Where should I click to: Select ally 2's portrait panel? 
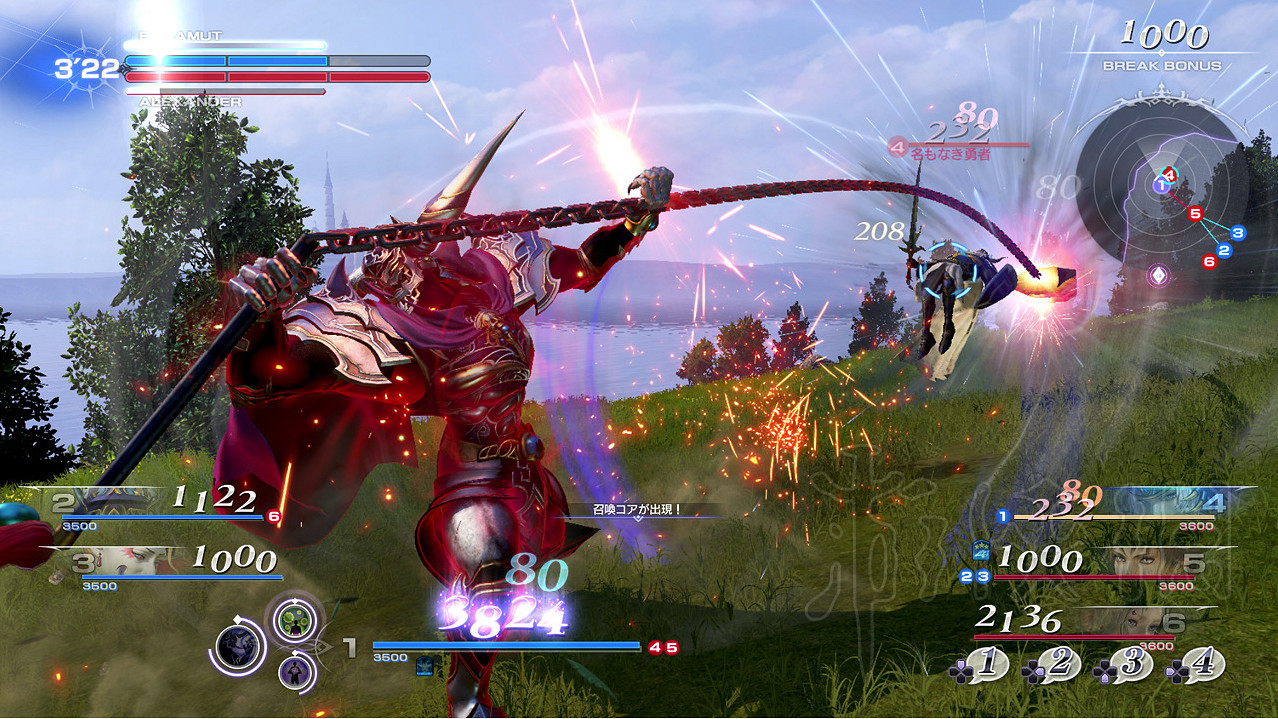pos(110,501)
